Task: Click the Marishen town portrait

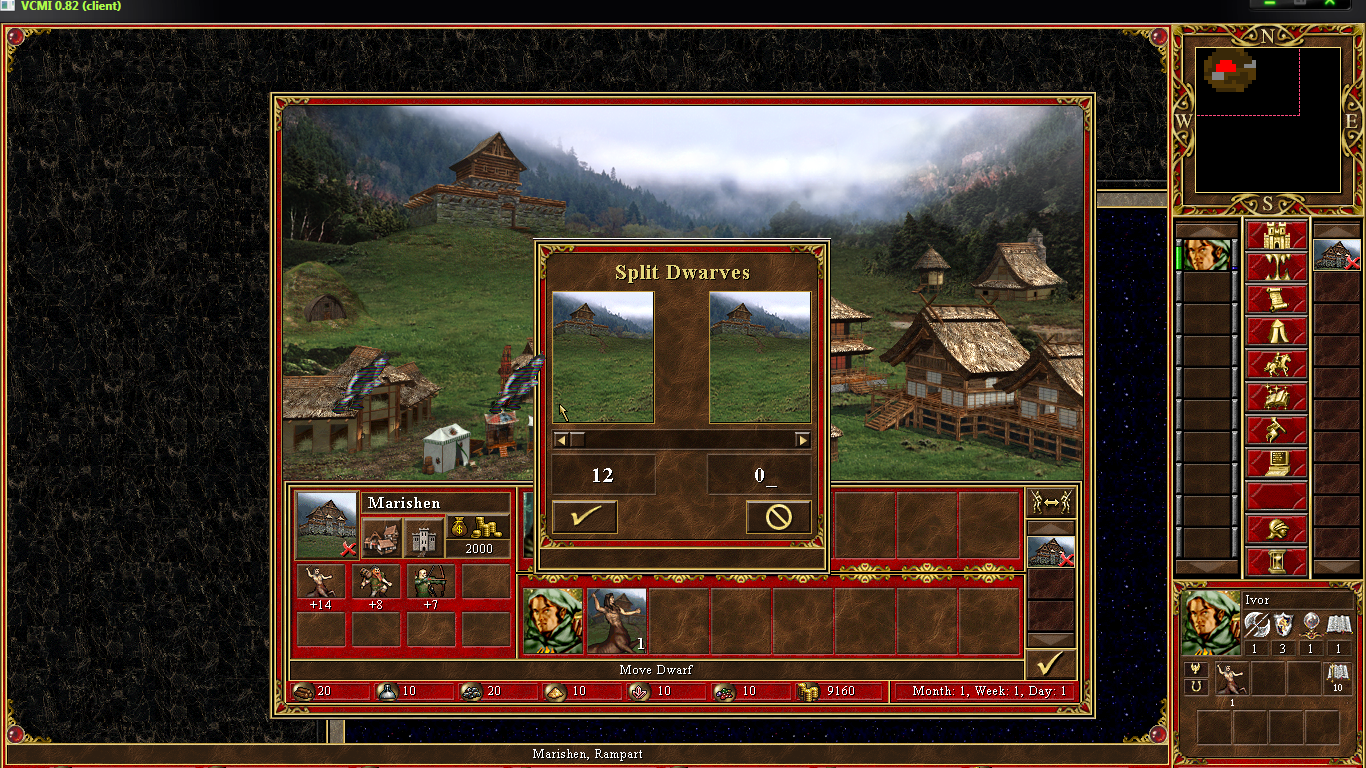Action: 327,525
